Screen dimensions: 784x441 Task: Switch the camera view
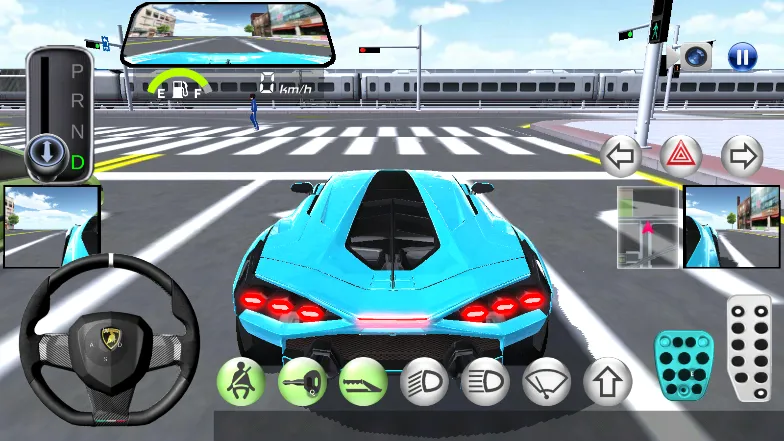tap(697, 56)
